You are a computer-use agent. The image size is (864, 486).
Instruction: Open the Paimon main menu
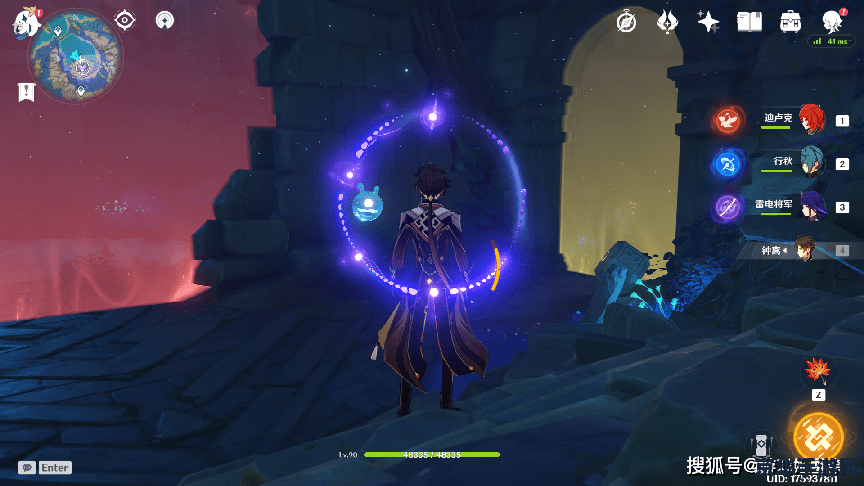(x=25, y=24)
